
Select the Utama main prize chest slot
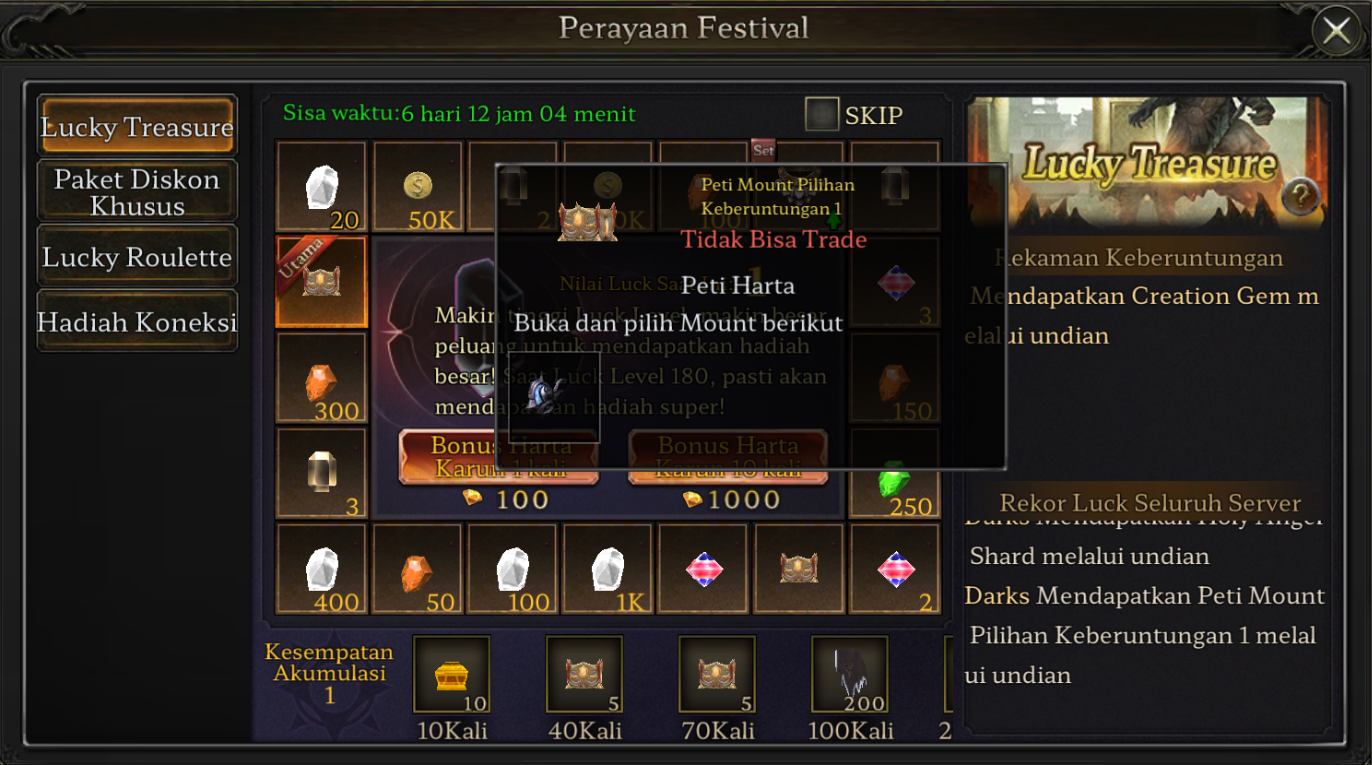pyautogui.click(x=321, y=282)
